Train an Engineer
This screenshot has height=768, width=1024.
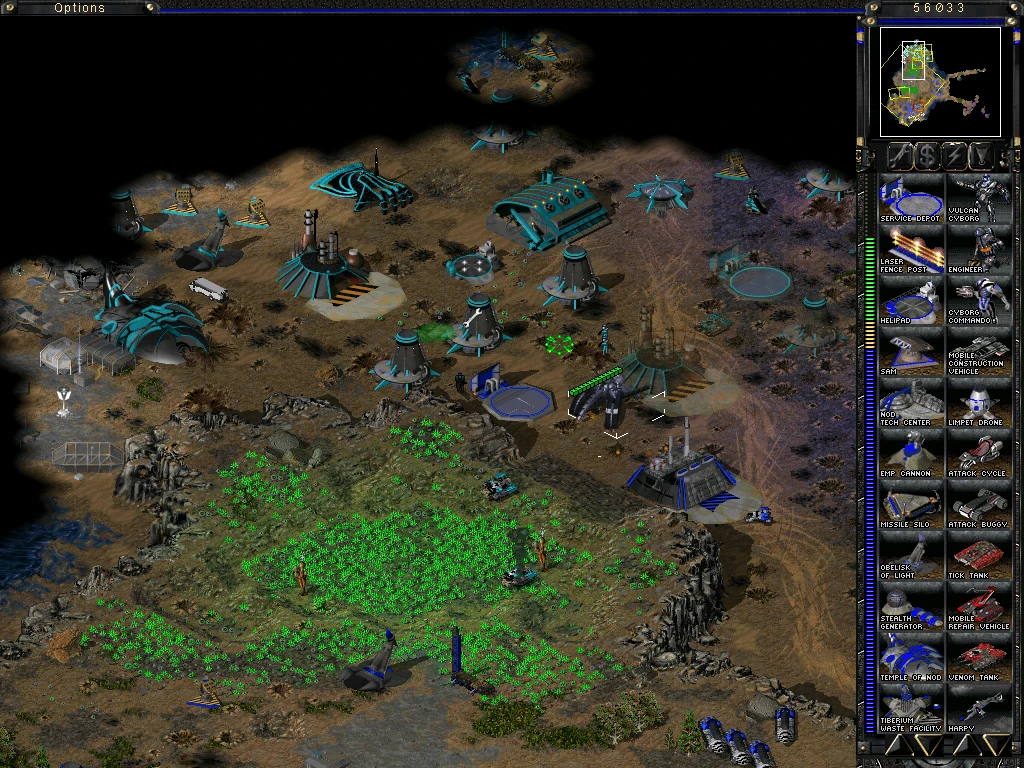tap(979, 251)
